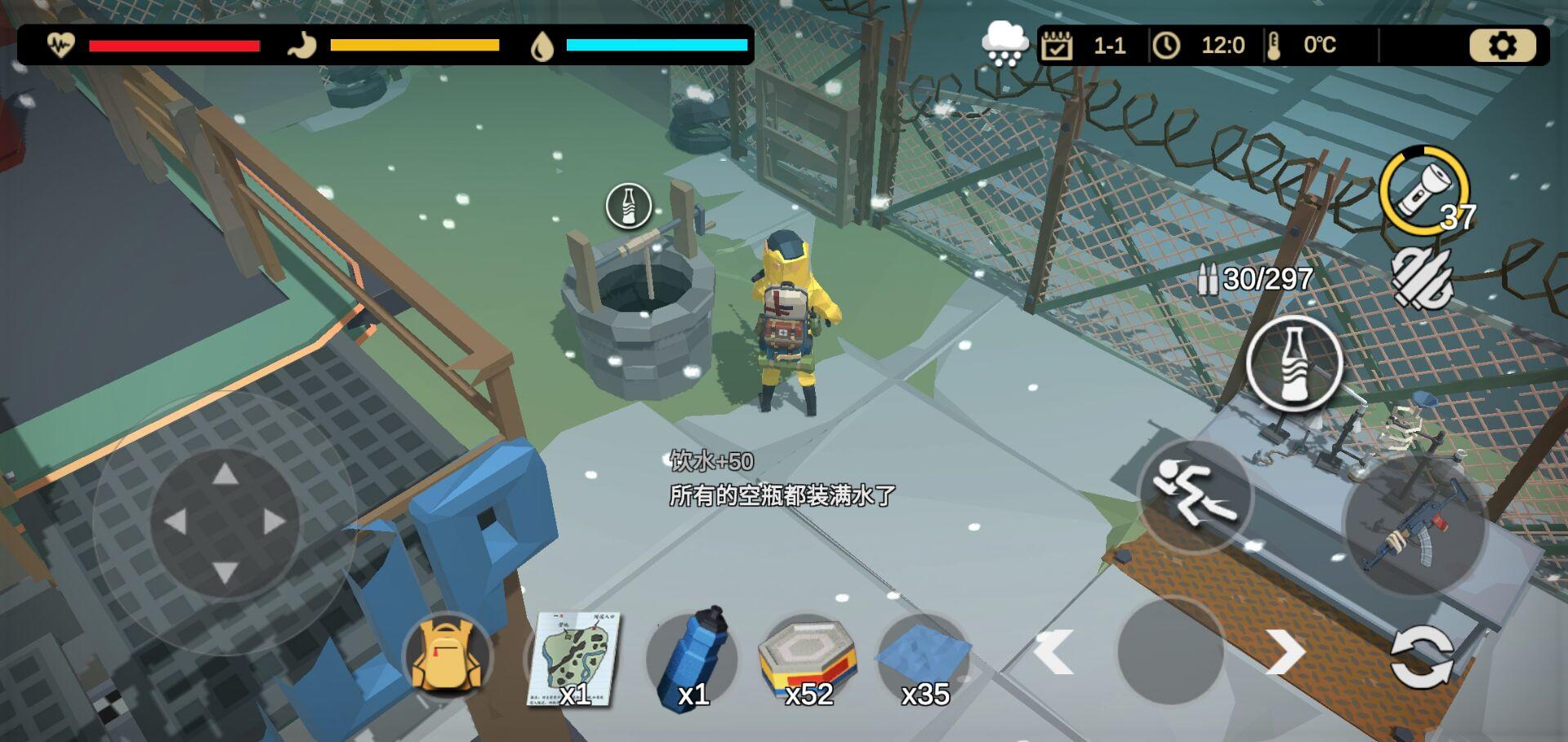This screenshot has width=1568, height=742.
Task: Move down with the joystick arrow
Action: point(225,571)
